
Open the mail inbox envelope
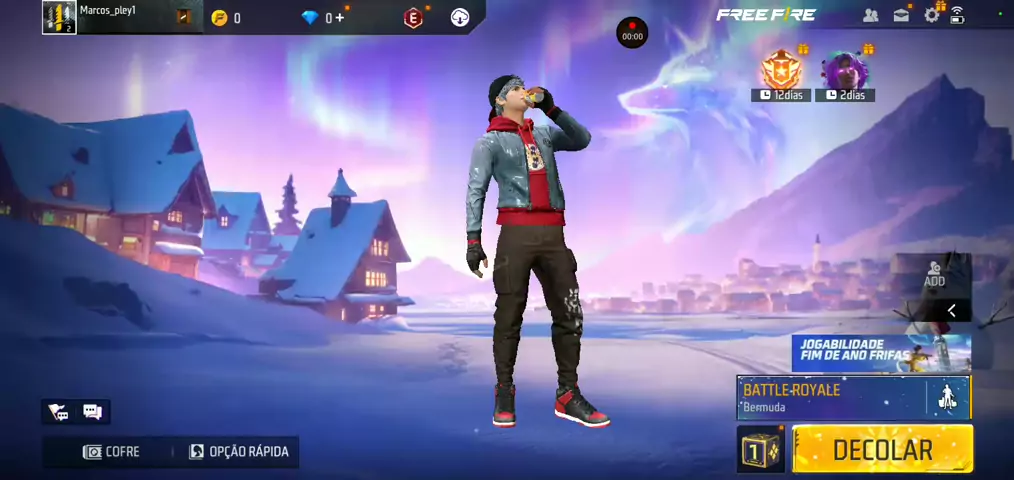(901, 15)
